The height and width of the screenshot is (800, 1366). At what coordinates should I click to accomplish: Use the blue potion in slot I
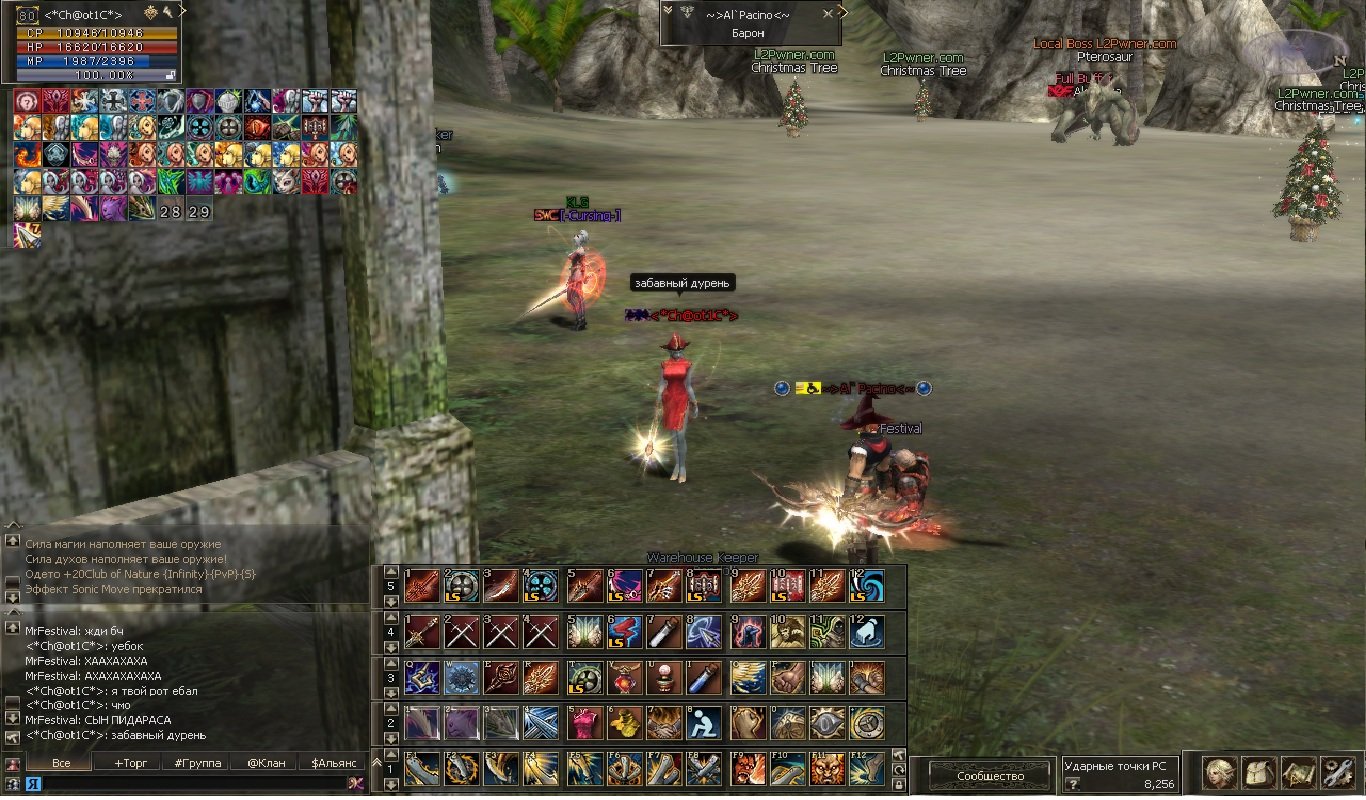(x=705, y=677)
